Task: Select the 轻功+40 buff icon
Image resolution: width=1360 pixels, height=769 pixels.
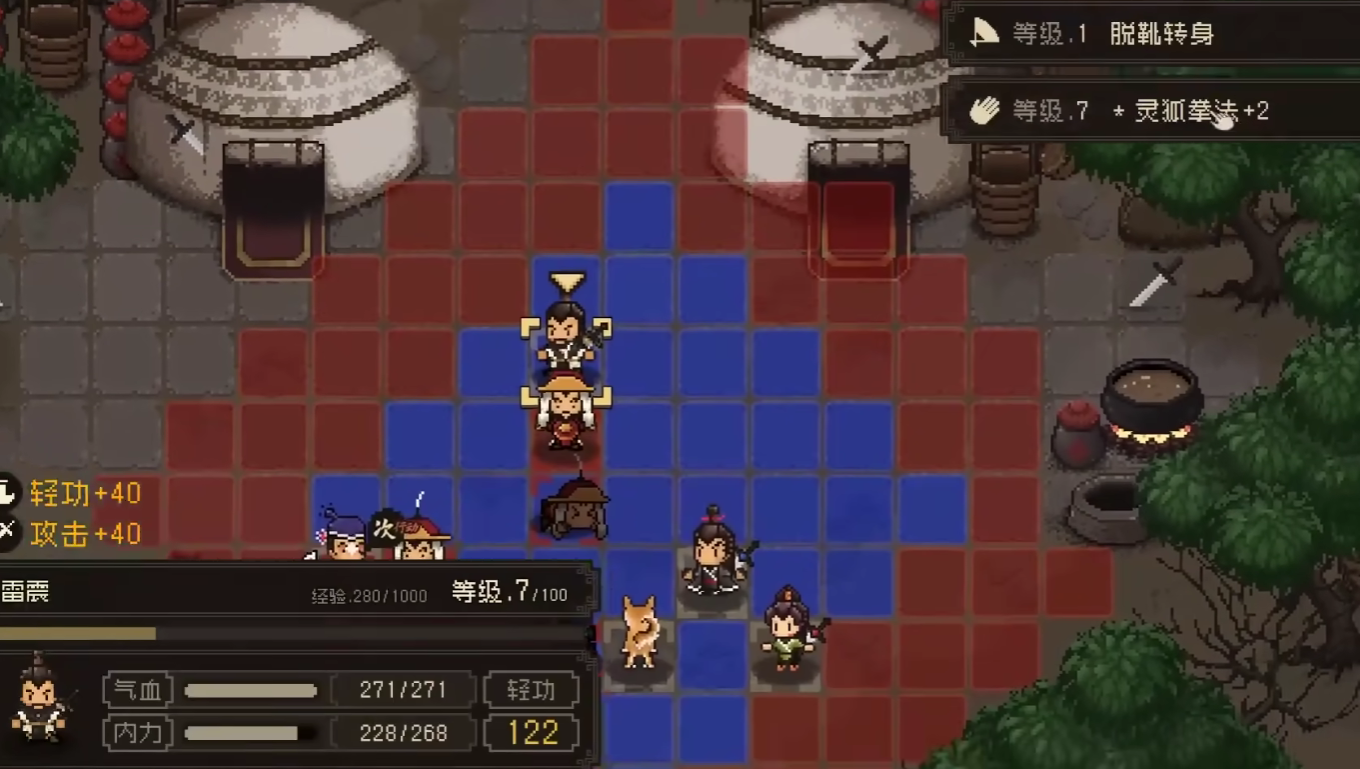Action: click(x=10, y=493)
